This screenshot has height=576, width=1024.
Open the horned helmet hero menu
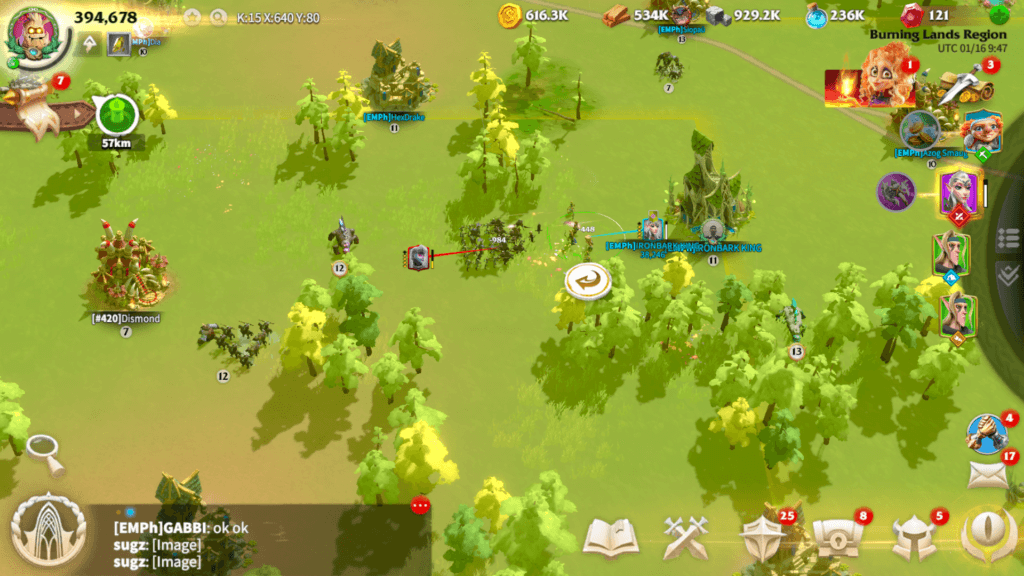913,538
